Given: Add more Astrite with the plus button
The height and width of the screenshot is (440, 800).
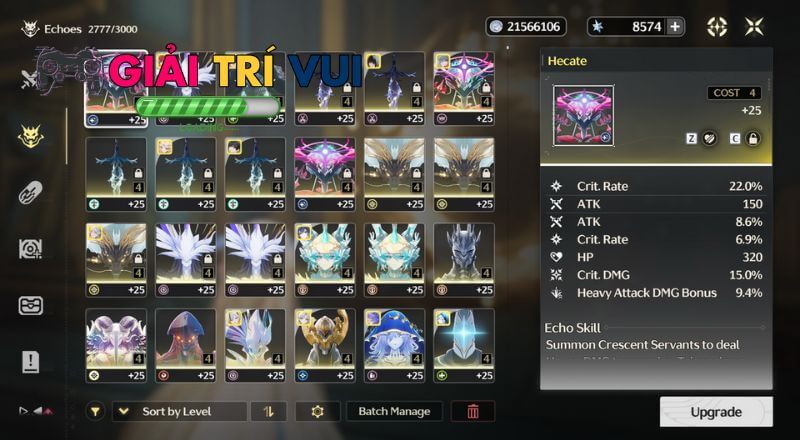Looking at the screenshot, I should [x=675, y=27].
